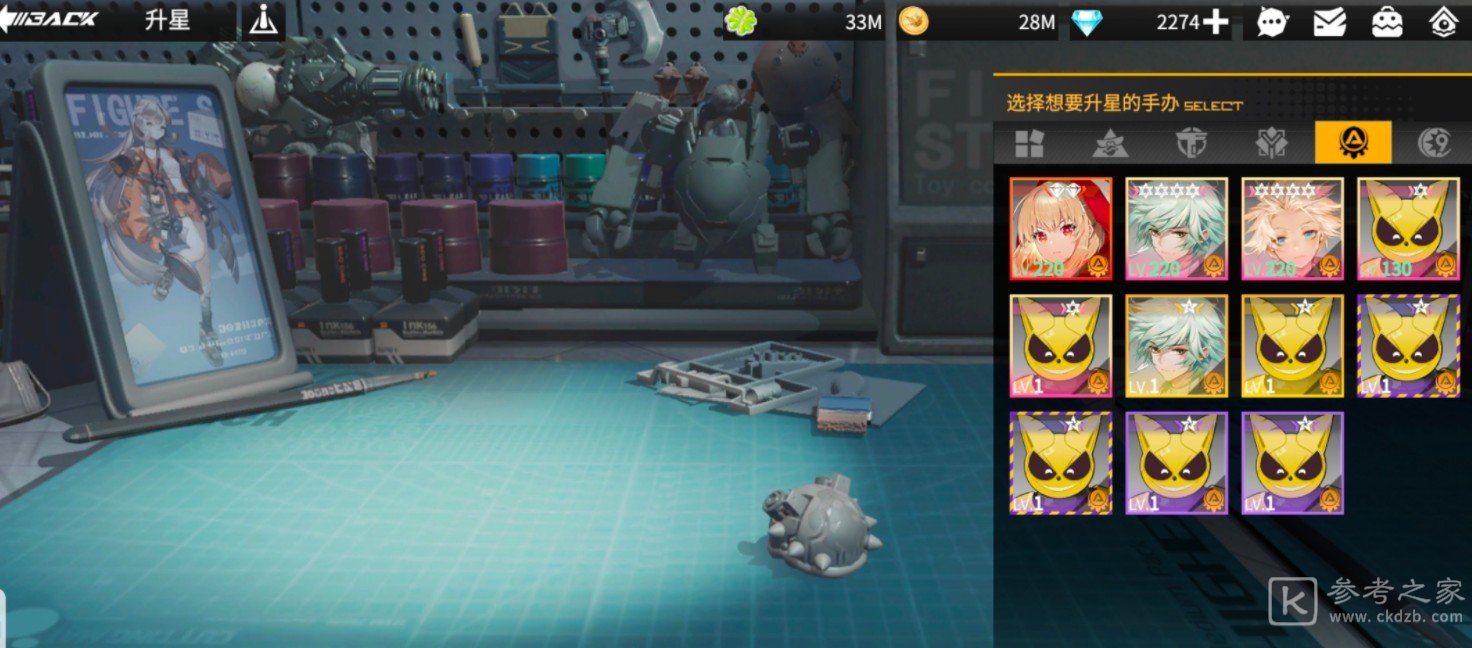
Task: Select the selected orange gear faction tab
Action: click(1352, 143)
